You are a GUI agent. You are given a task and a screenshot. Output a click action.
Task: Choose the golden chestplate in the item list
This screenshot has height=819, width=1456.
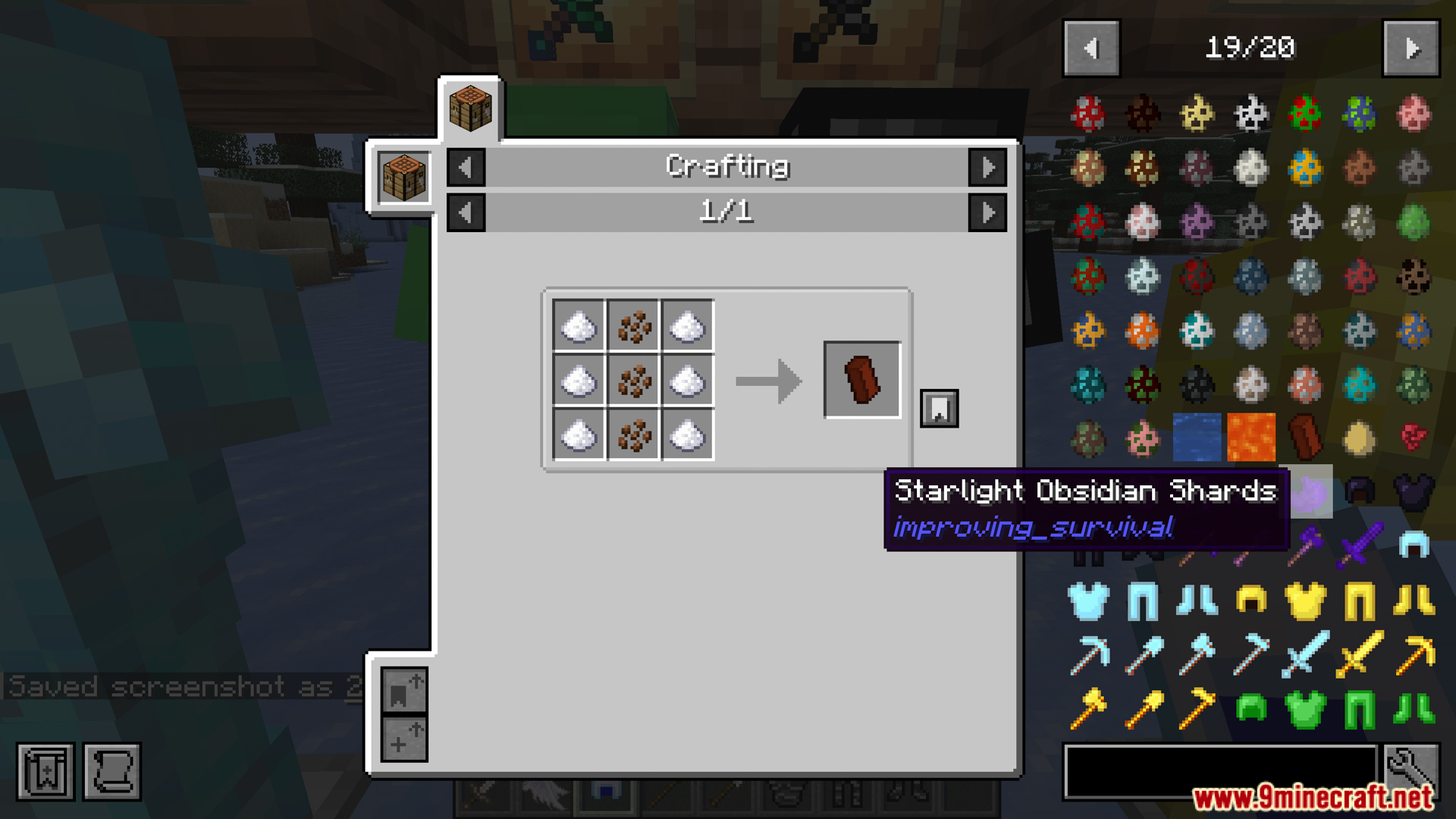1305,601
